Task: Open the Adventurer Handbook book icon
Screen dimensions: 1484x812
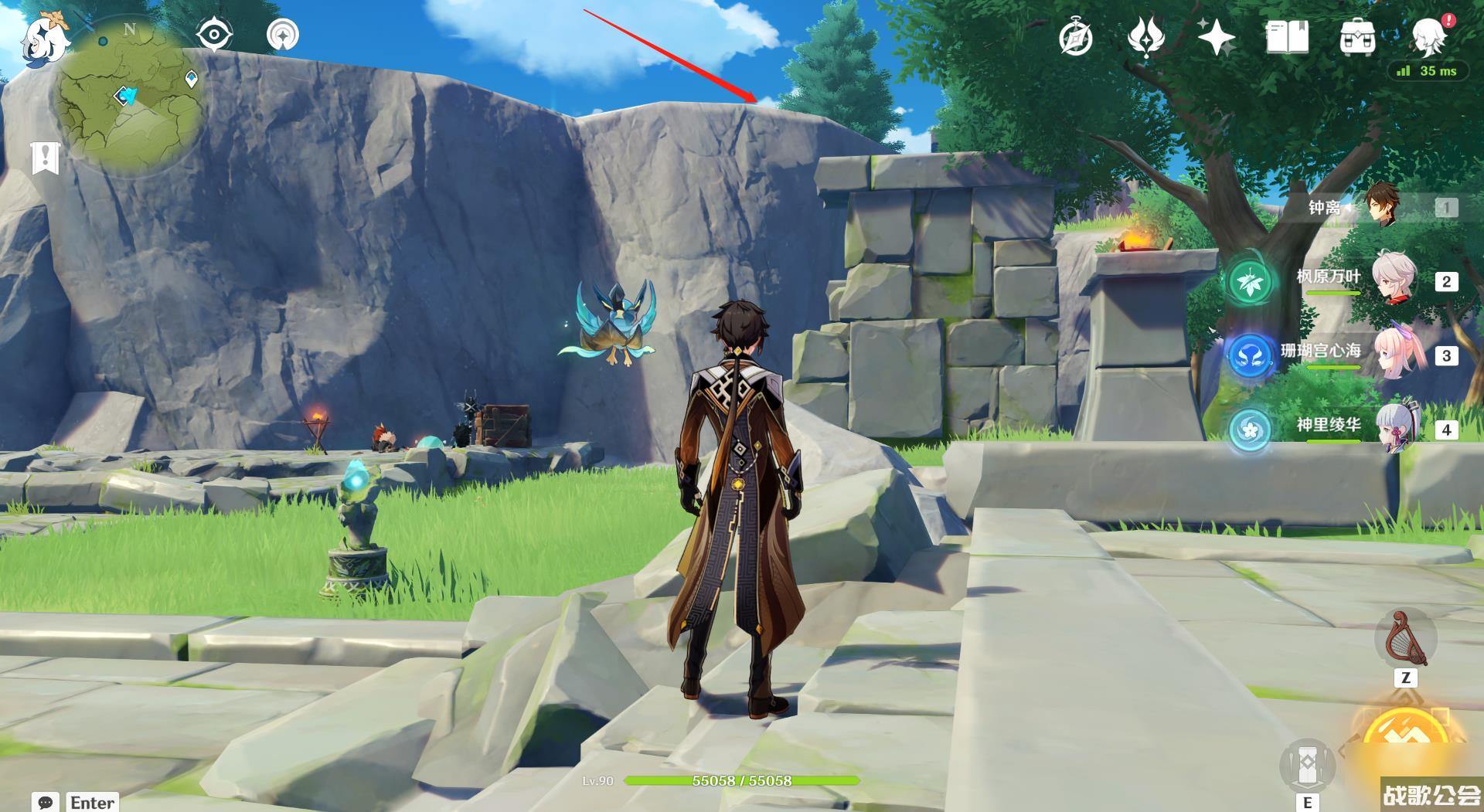Action: pos(1287,37)
